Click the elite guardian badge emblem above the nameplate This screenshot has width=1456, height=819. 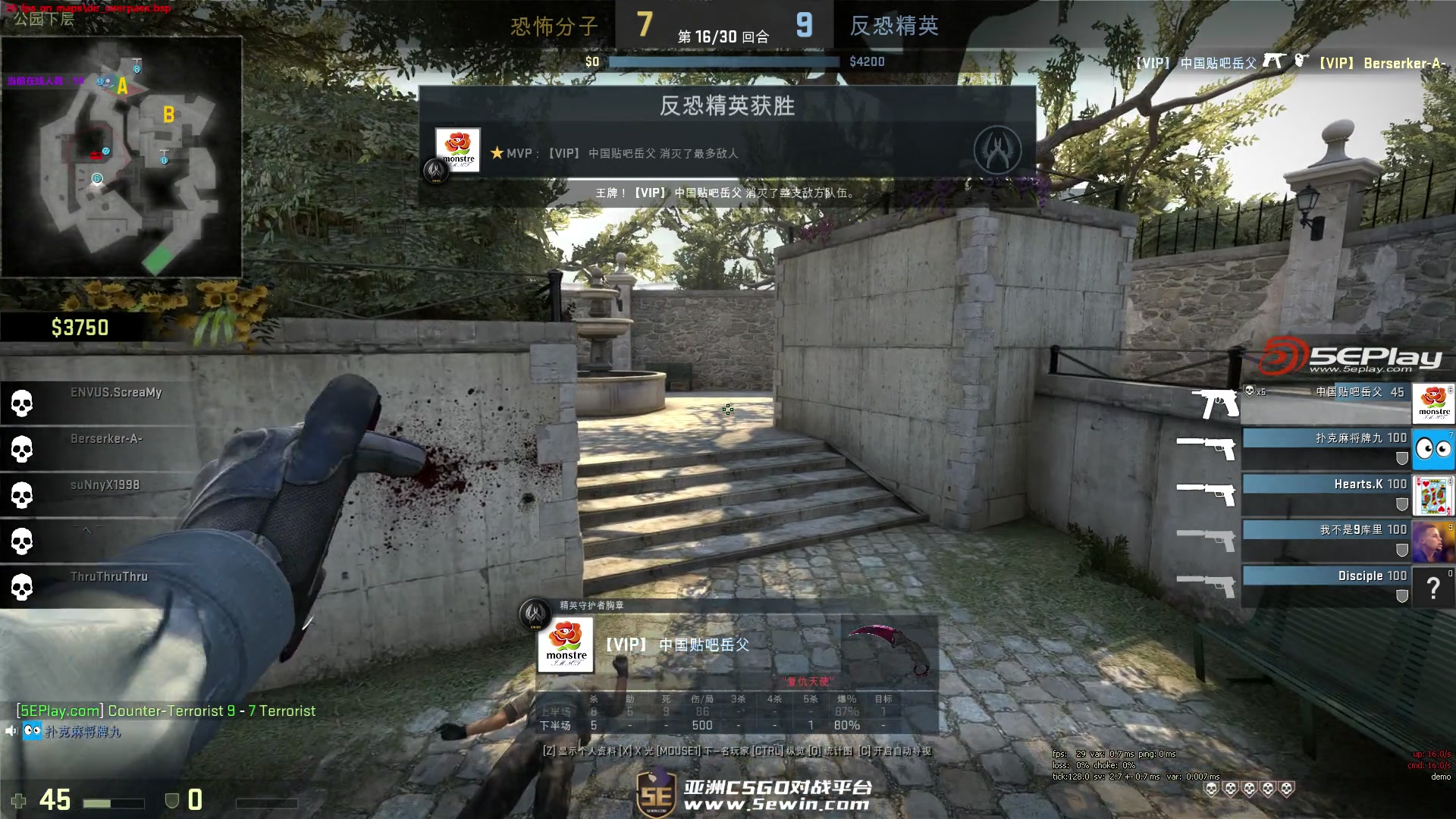point(535,614)
